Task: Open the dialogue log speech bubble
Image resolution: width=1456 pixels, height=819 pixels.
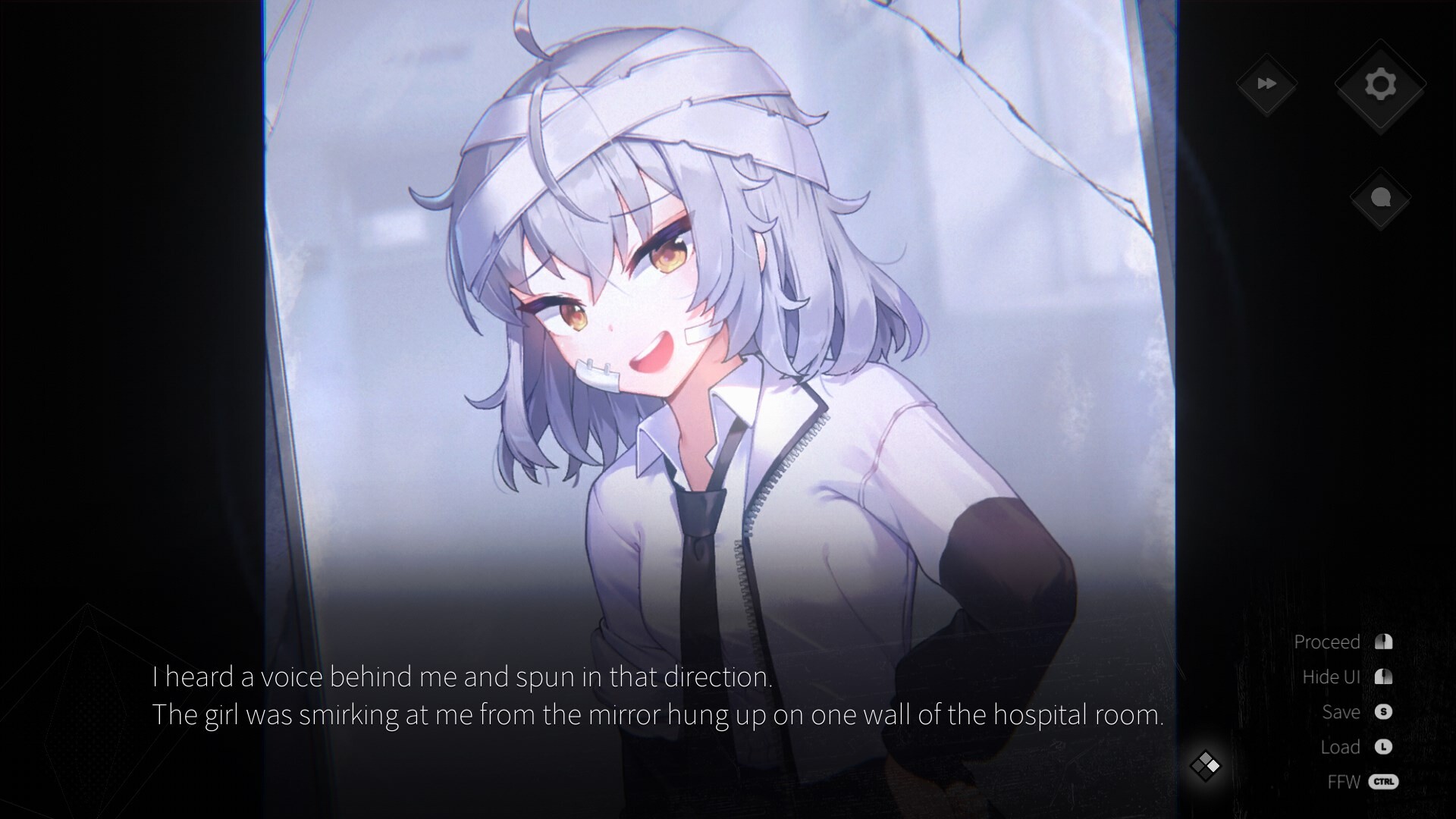Action: 1380,199
